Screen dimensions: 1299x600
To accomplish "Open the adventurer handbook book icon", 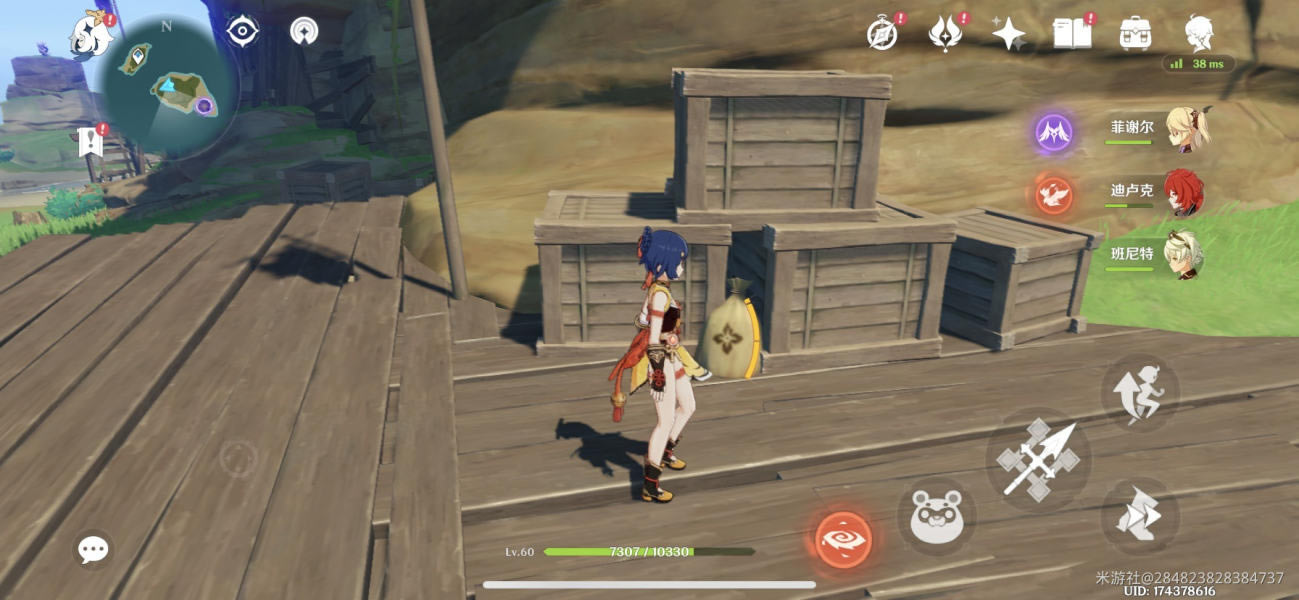I will [1071, 34].
